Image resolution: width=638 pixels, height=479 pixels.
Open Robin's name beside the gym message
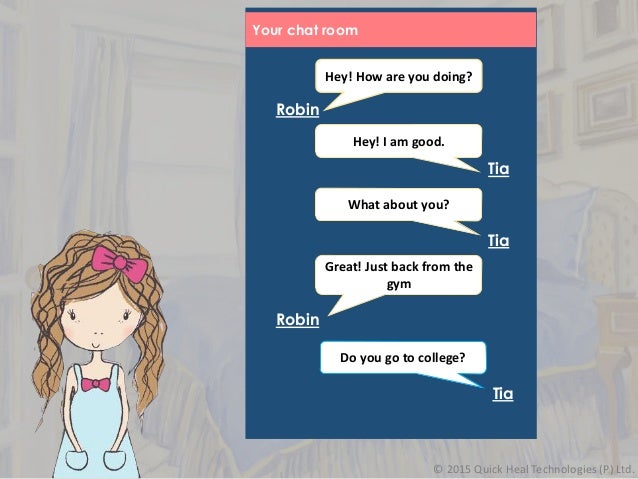tap(297, 320)
